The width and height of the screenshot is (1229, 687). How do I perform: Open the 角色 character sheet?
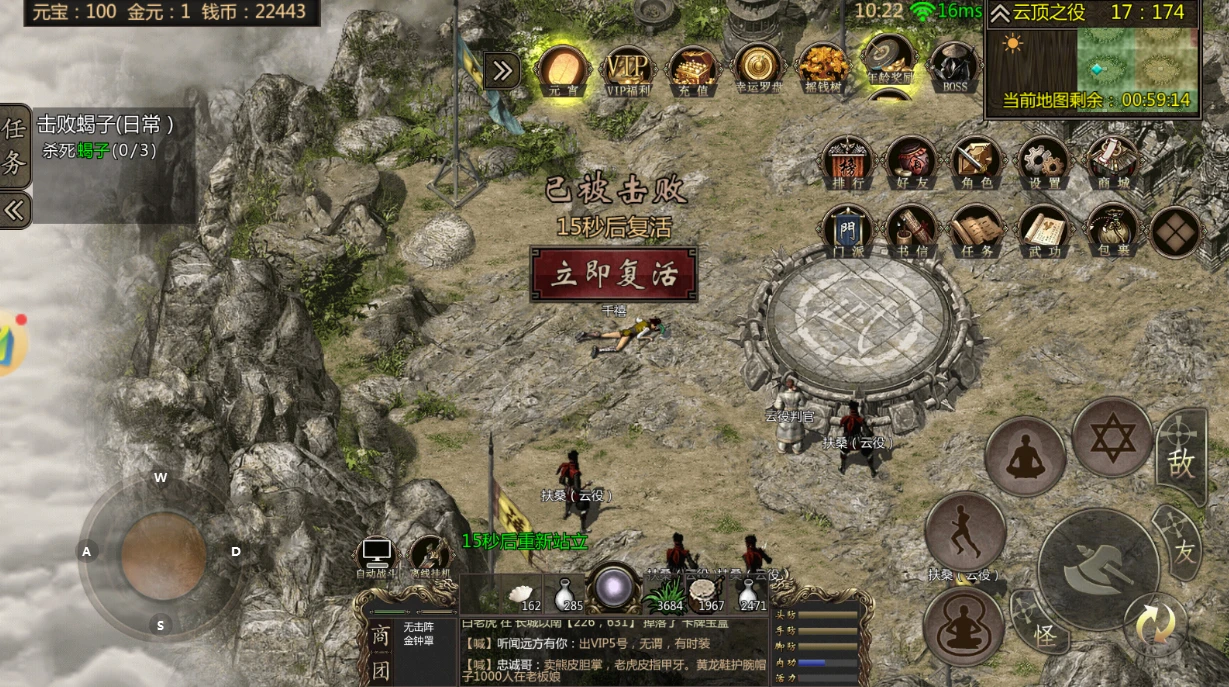click(x=975, y=161)
